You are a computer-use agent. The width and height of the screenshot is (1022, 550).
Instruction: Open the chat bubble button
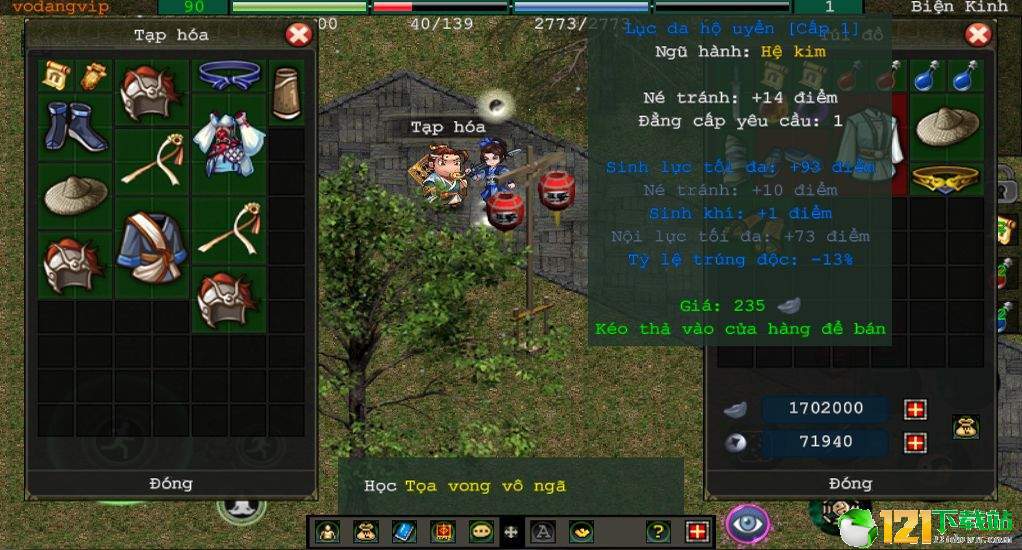tap(481, 532)
